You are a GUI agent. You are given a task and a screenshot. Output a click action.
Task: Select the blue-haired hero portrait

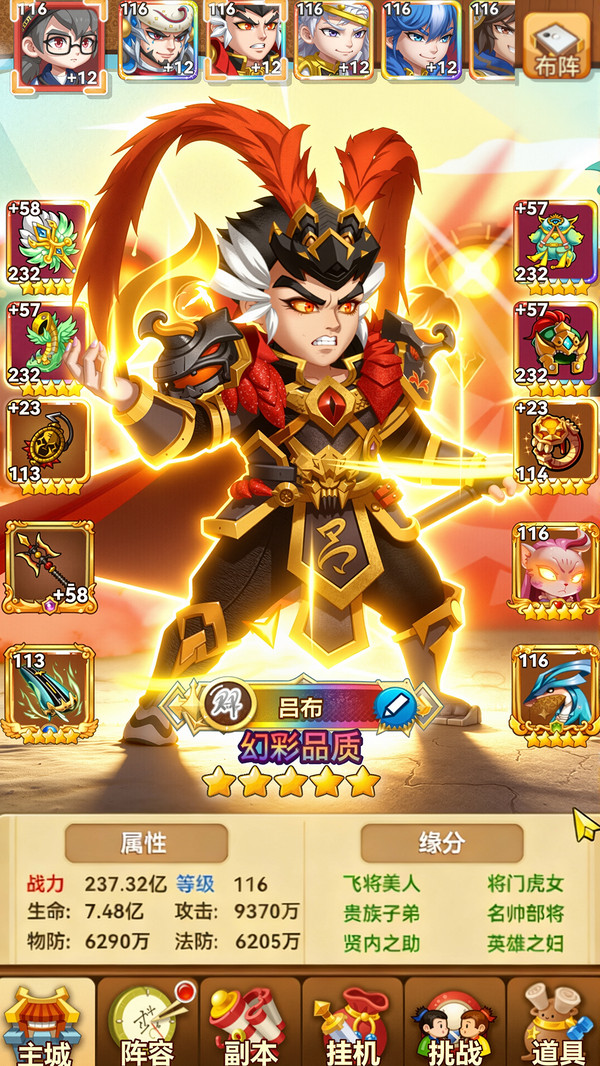421,40
